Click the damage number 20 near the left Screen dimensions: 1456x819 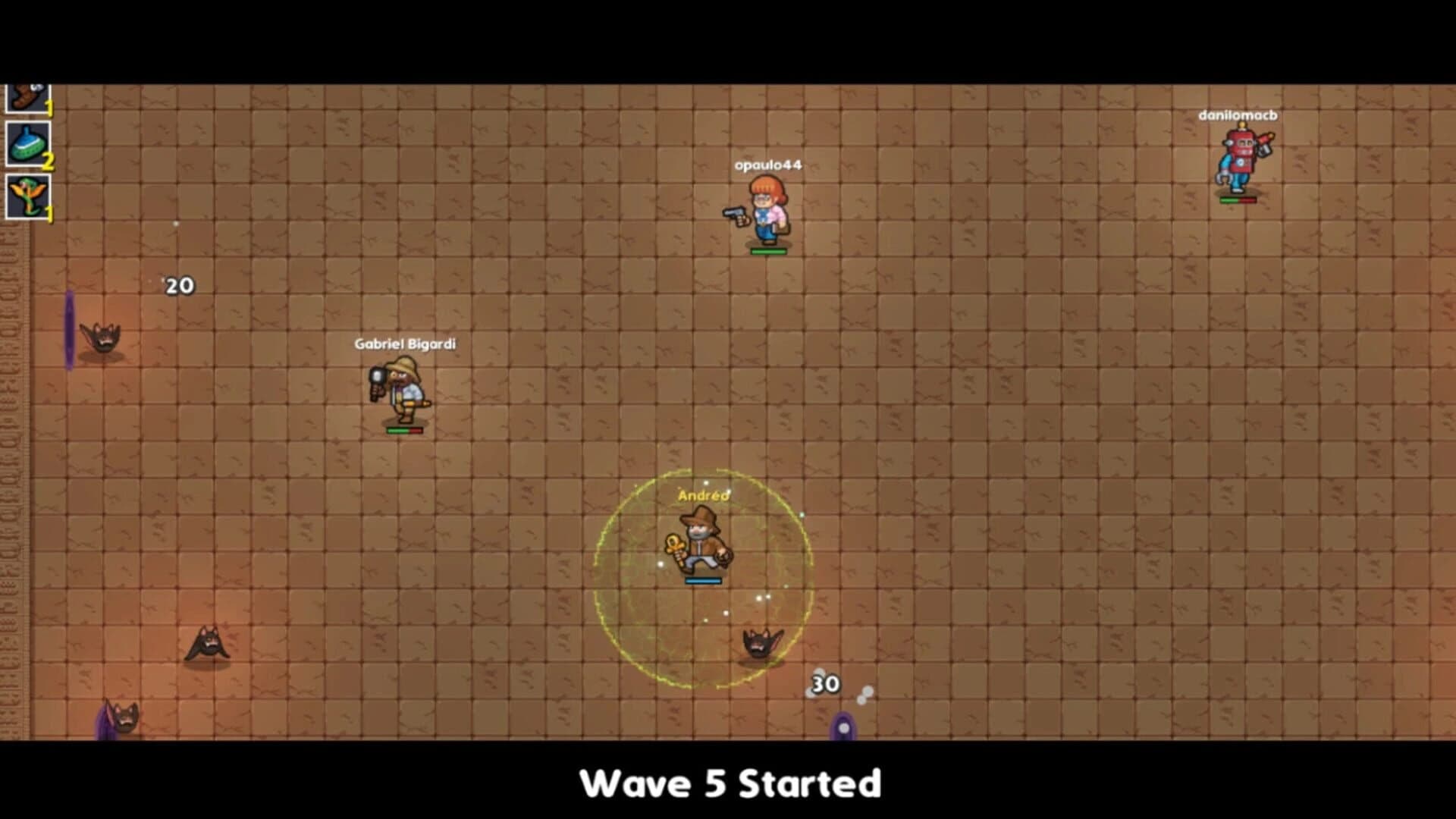(x=179, y=284)
